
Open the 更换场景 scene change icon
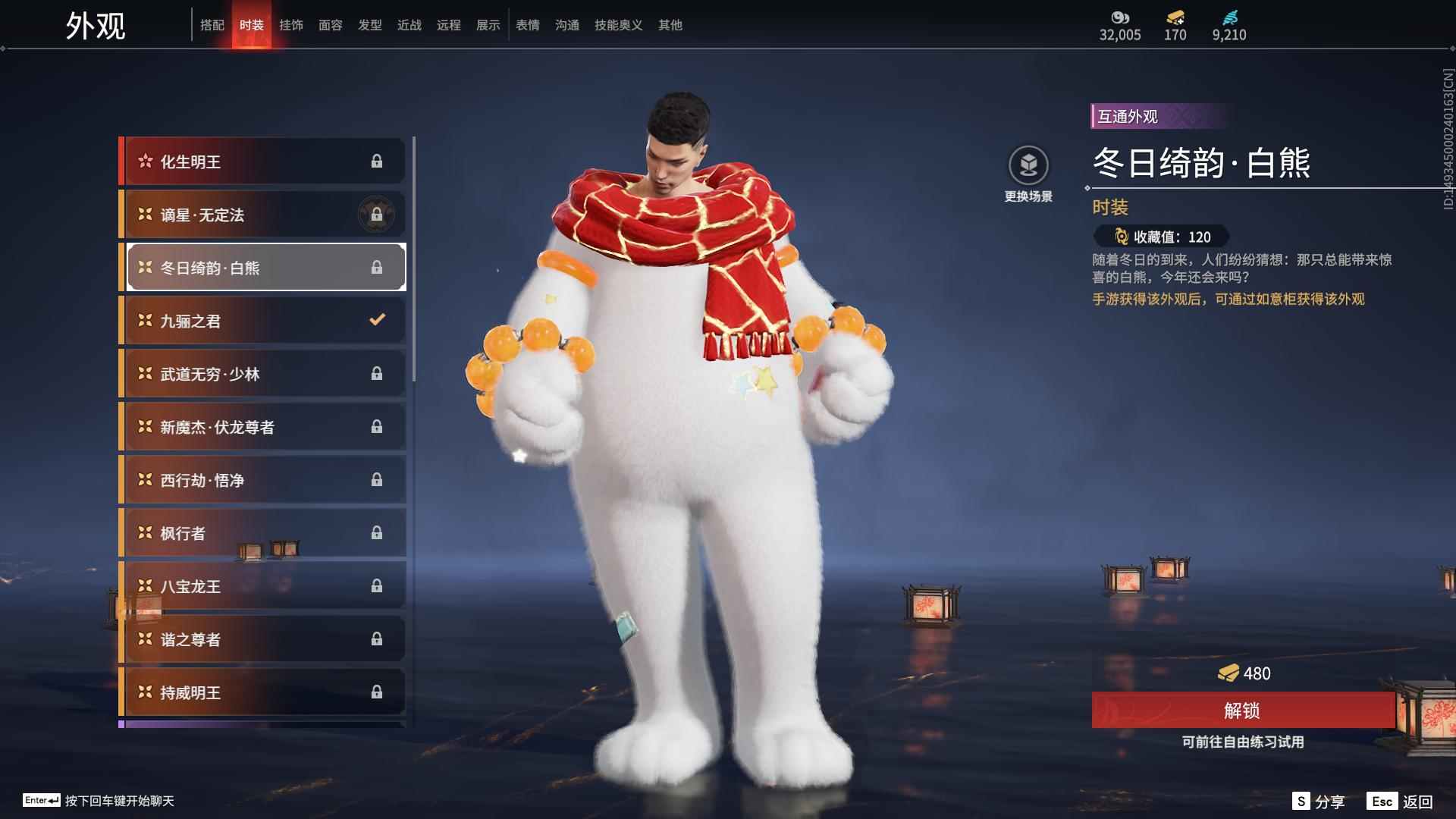pyautogui.click(x=1028, y=162)
